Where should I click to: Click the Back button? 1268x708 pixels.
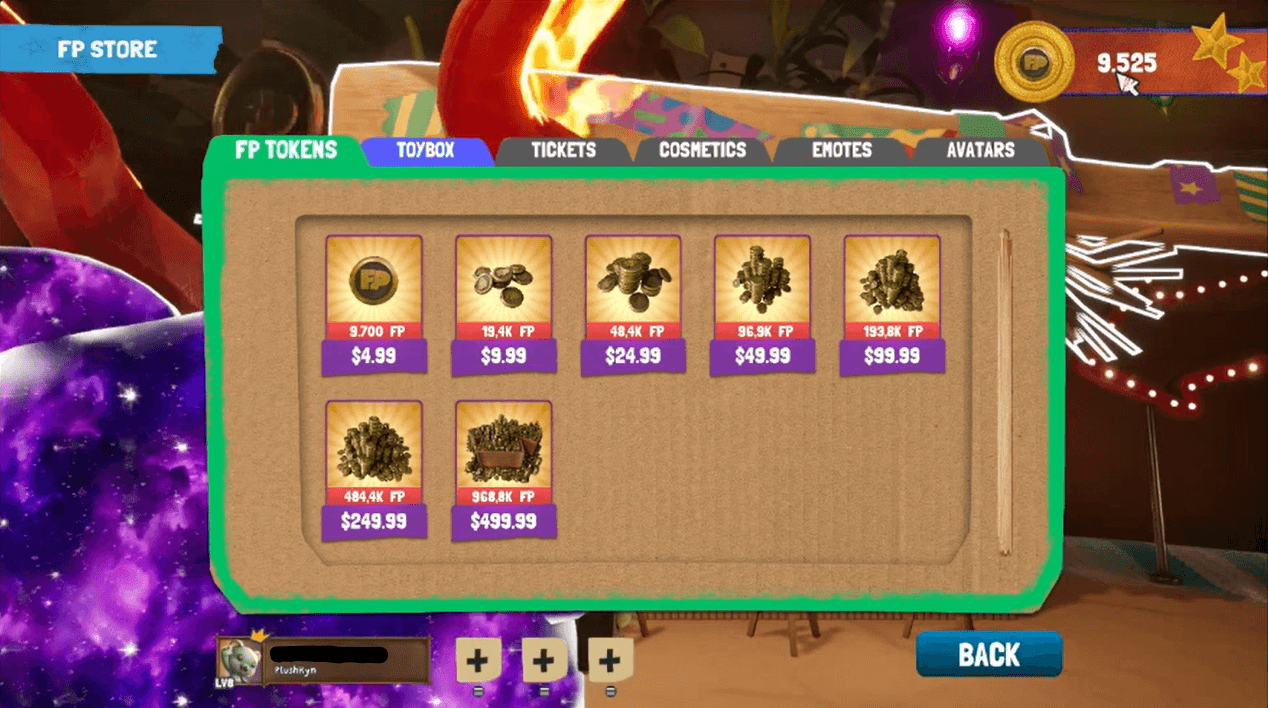(x=988, y=655)
